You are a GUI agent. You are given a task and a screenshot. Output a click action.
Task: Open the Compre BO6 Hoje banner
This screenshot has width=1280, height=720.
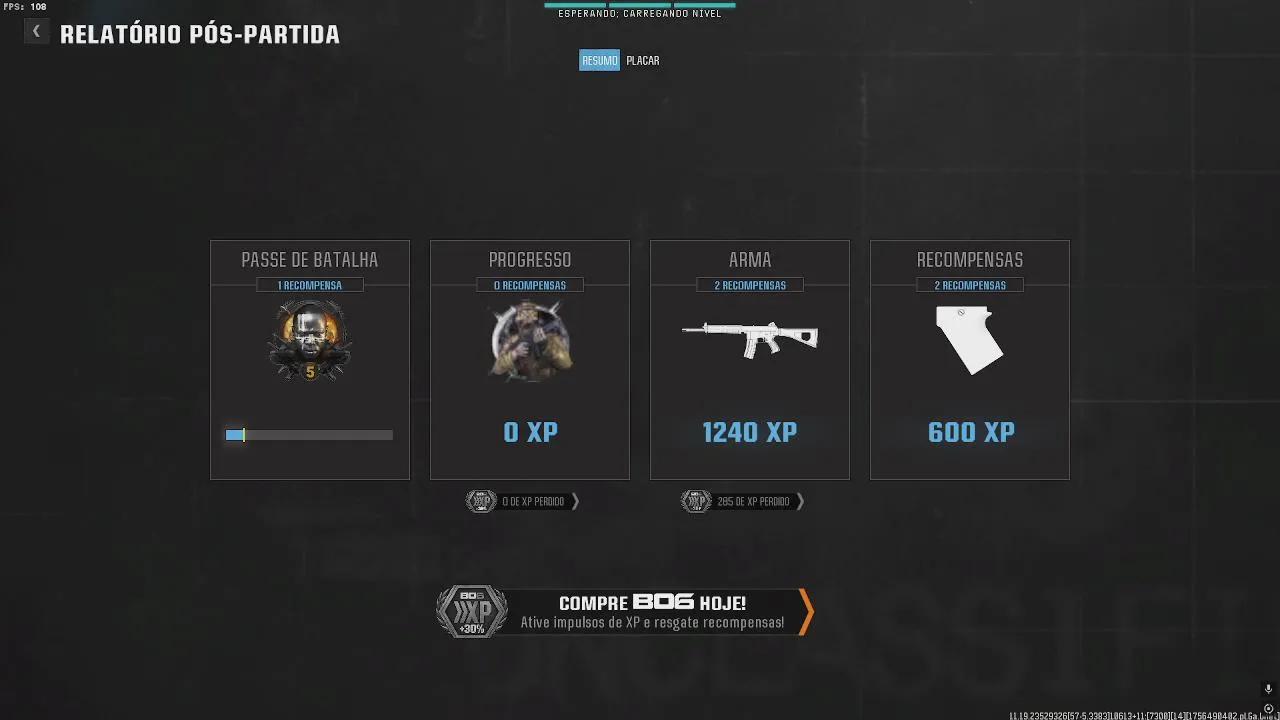click(625, 612)
